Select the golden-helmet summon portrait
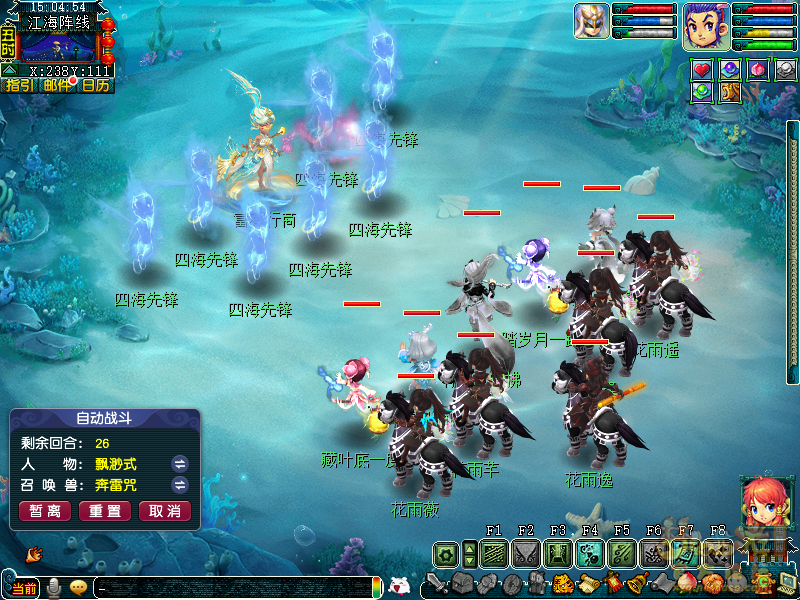The image size is (800, 600). click(592, 22)
